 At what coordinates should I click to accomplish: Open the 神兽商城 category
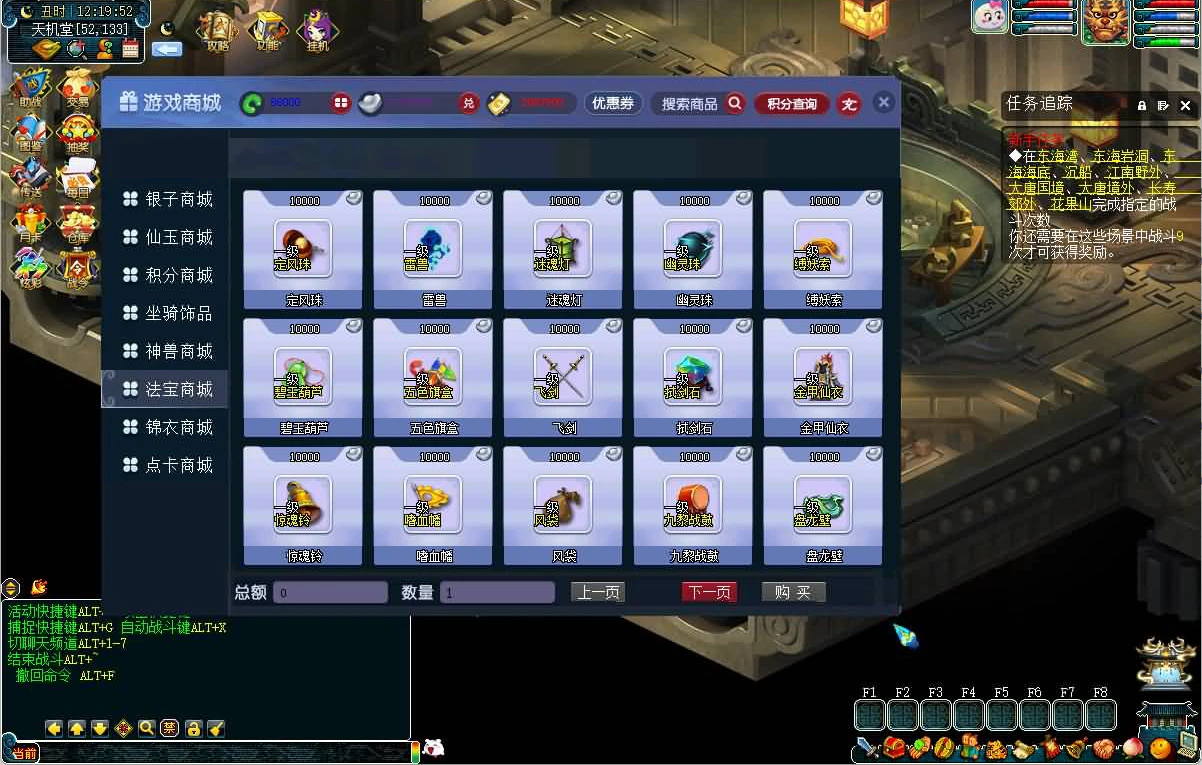168,351
